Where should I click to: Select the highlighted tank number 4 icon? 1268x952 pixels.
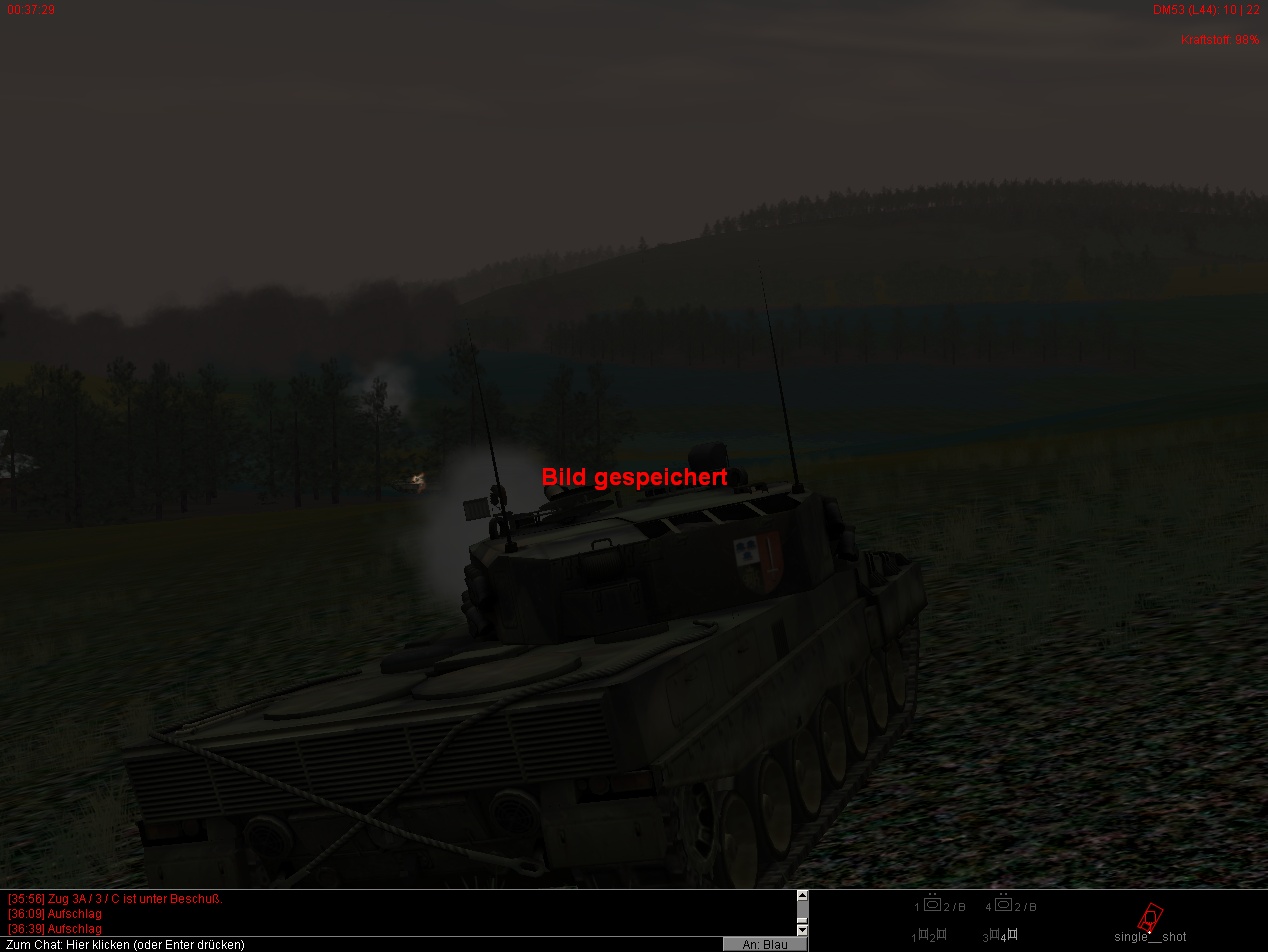click(1010, 935)
